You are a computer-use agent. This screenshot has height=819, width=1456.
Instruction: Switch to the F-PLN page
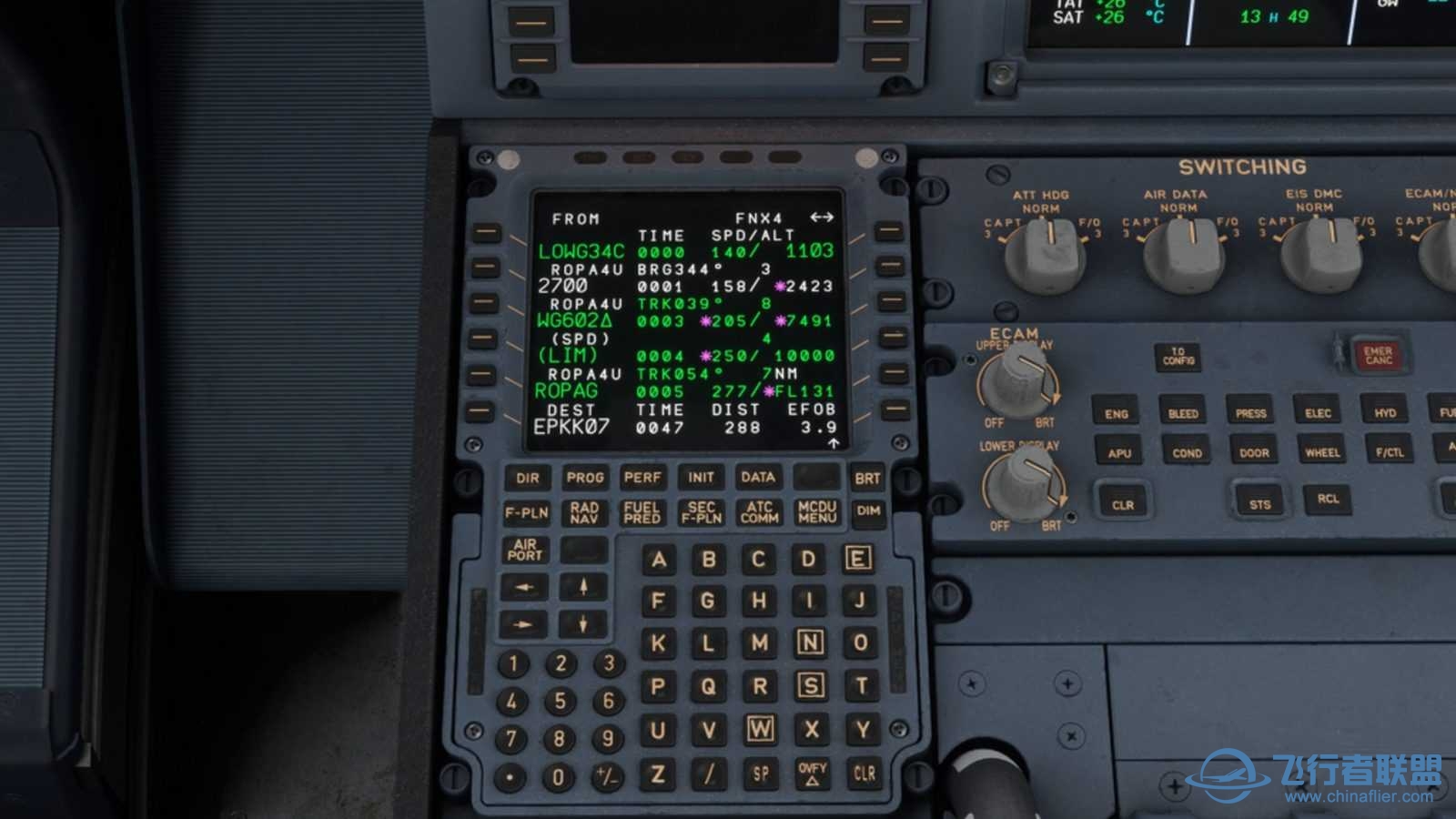pyautogui.click(x=526, y=512)
